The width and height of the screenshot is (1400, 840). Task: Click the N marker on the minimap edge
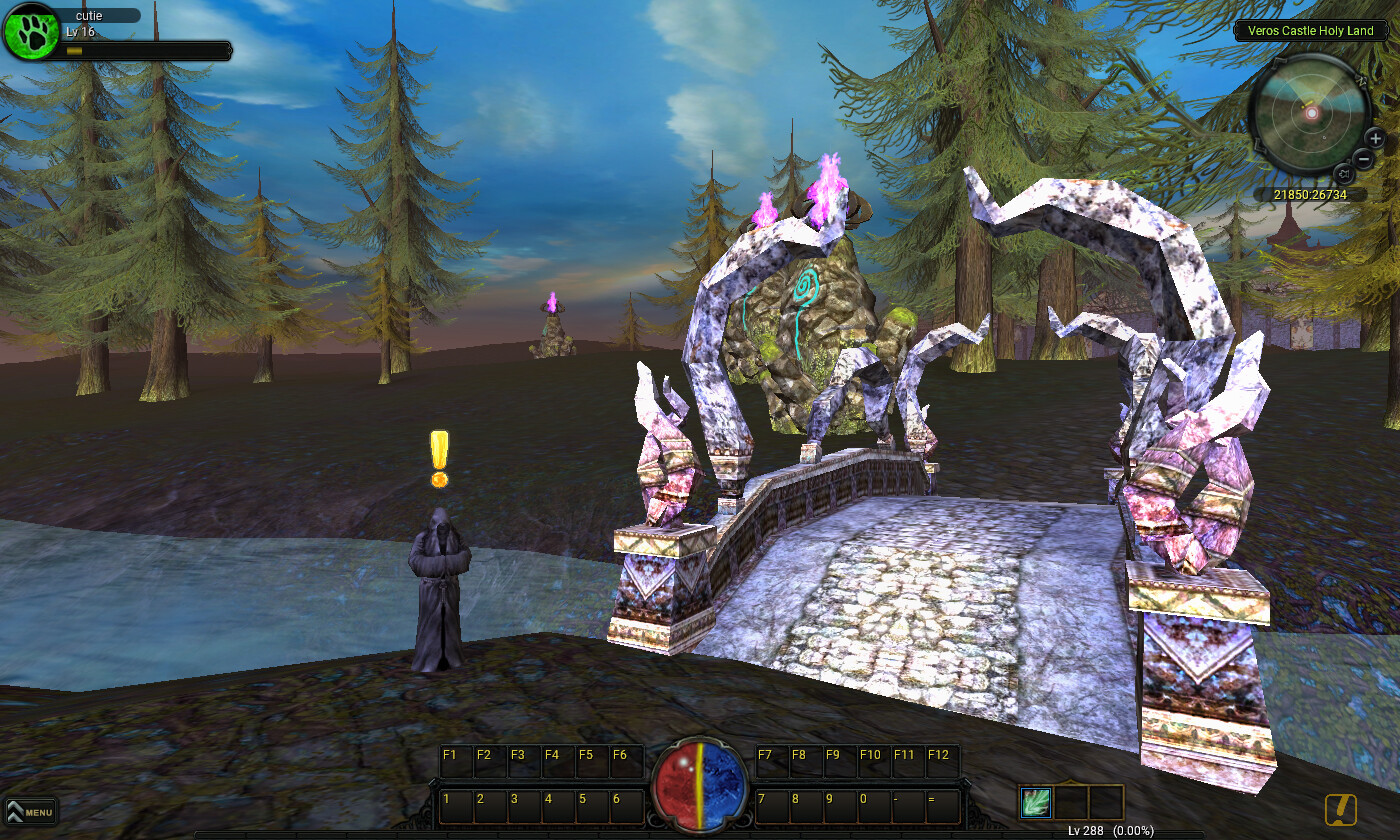click(1361, 81)
